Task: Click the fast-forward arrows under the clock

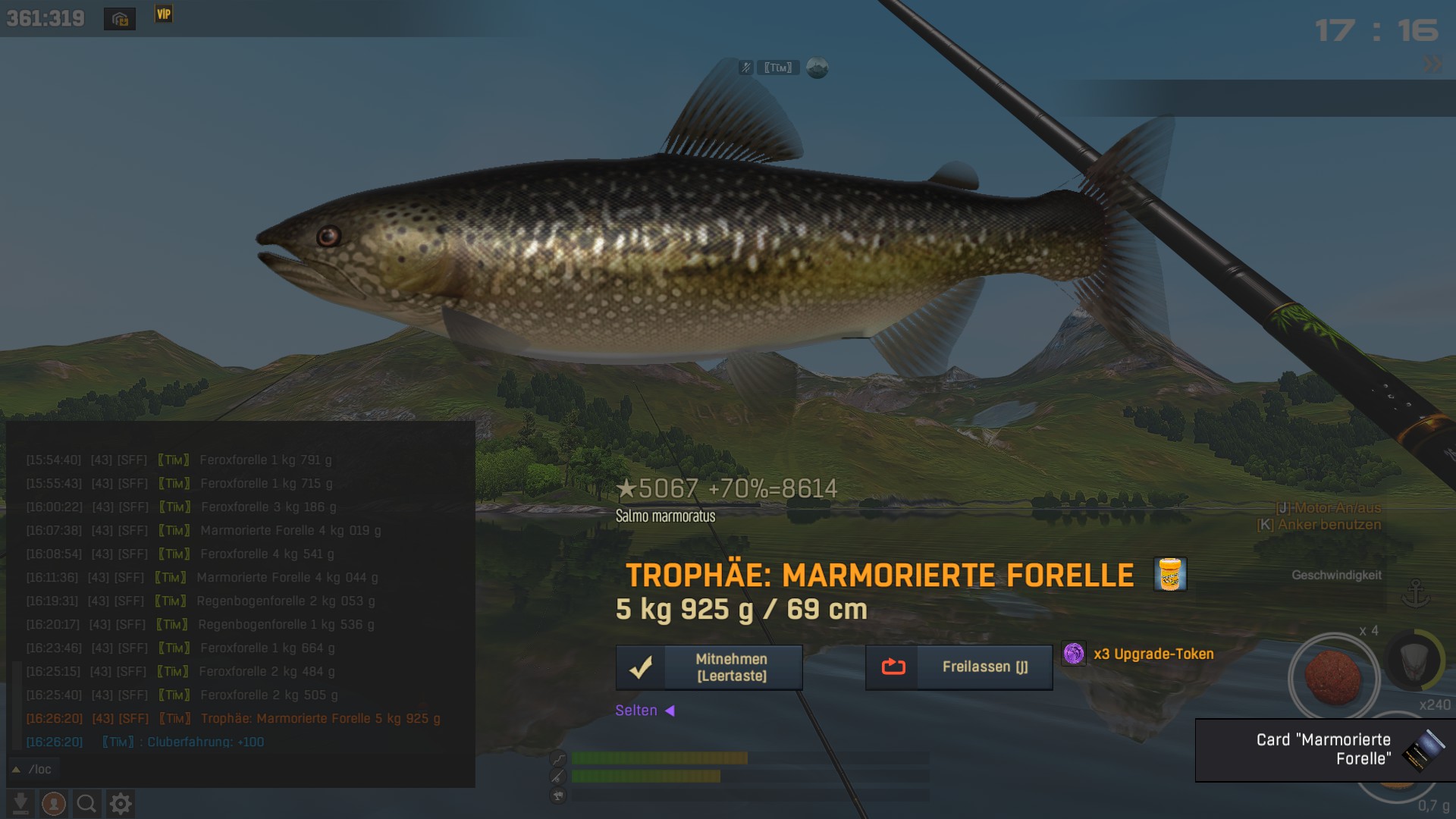Action: click(x=1432, y=64)
